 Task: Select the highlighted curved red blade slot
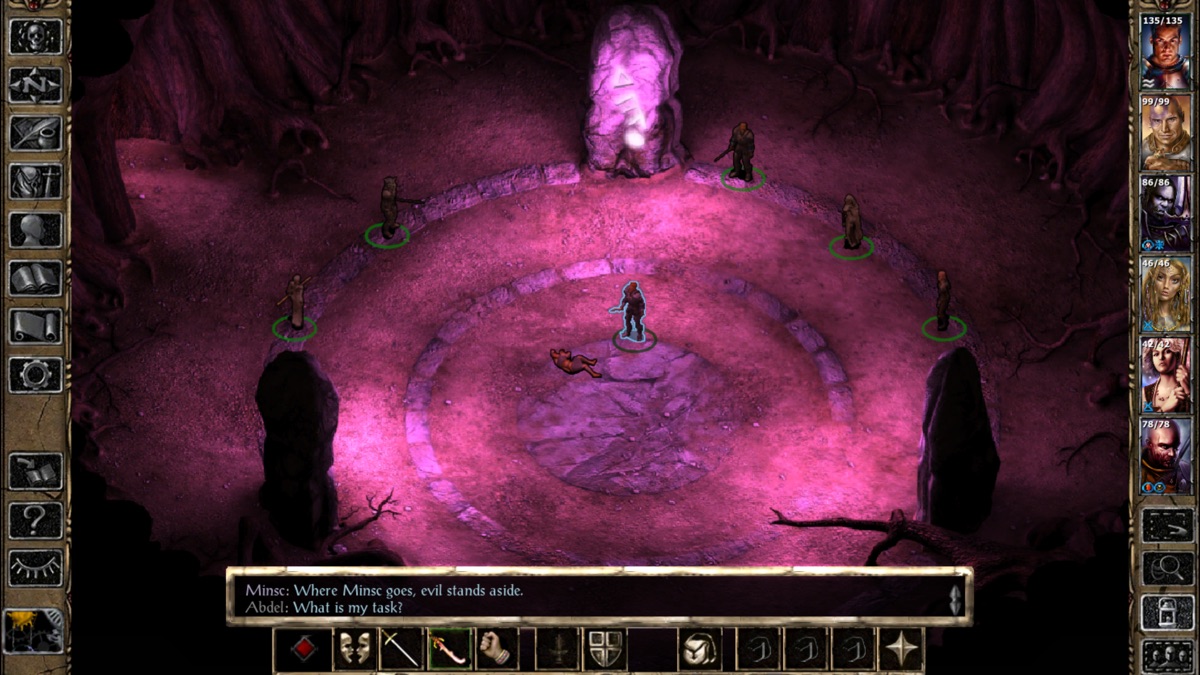[449, 649]
